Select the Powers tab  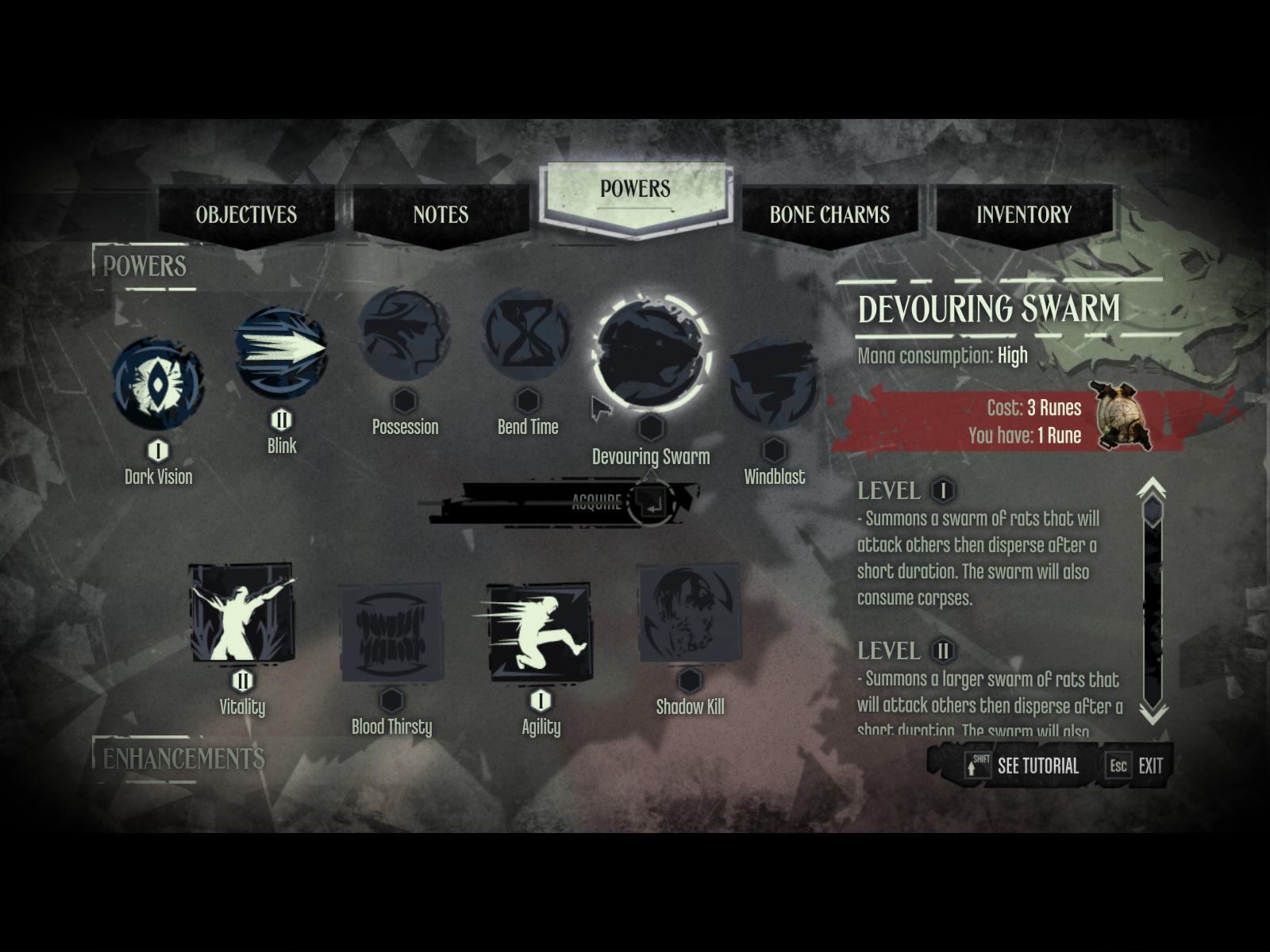(635, 190)
